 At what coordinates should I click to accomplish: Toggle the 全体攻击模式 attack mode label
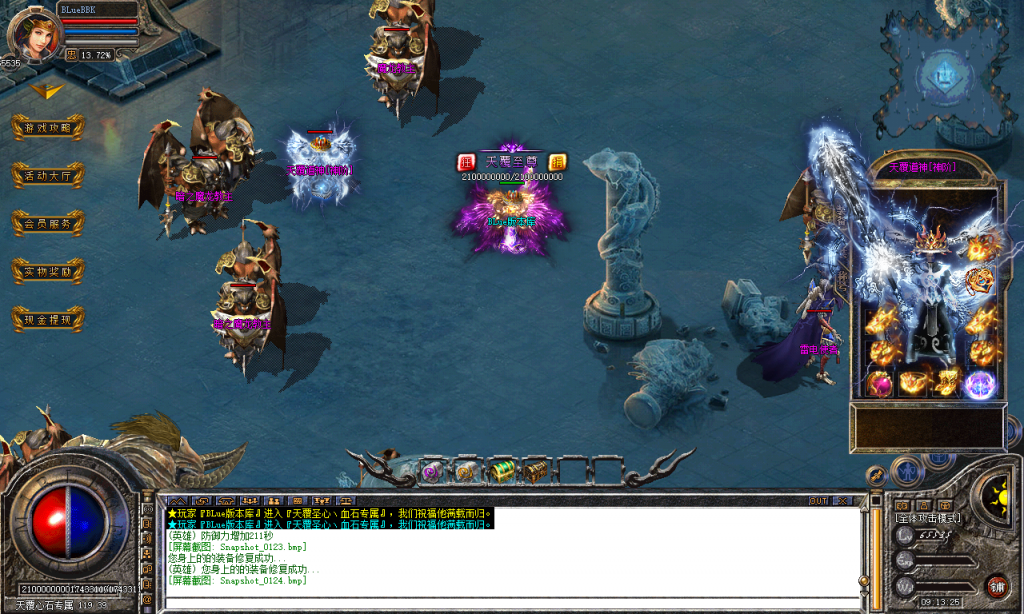pyautogui.click(x=928, y=518)
